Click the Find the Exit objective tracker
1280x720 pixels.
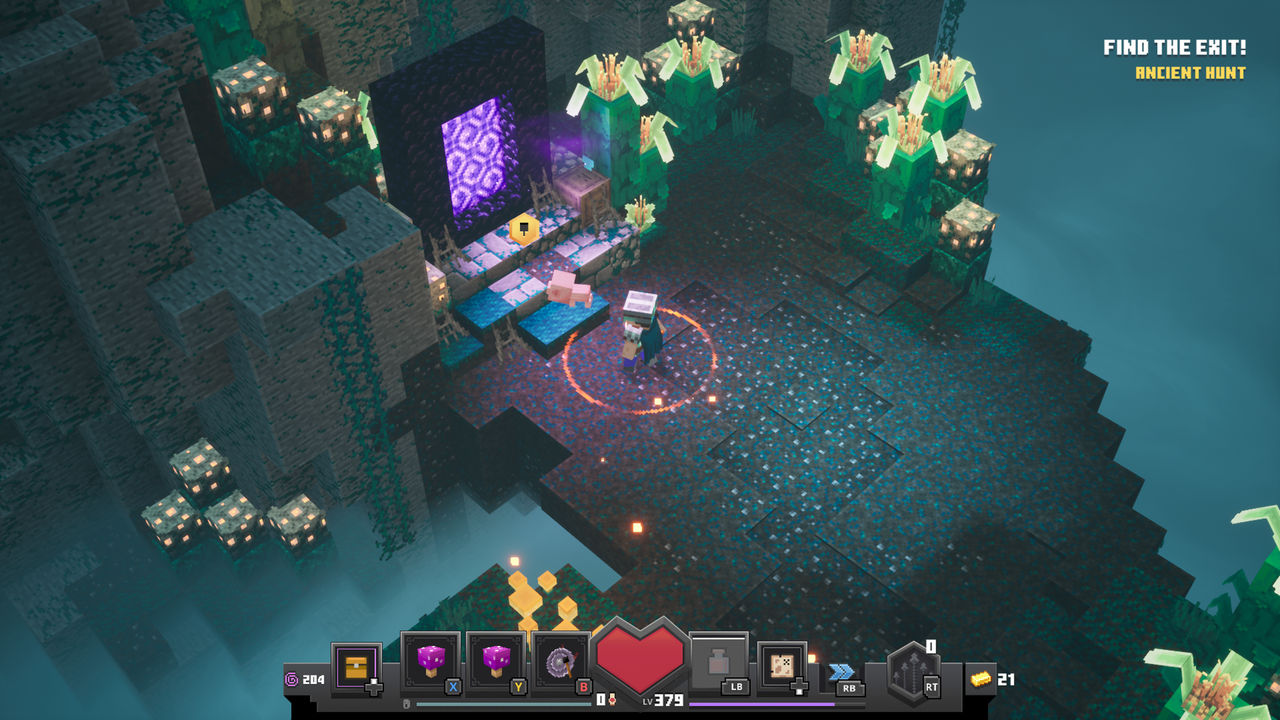coord(1174,48)
